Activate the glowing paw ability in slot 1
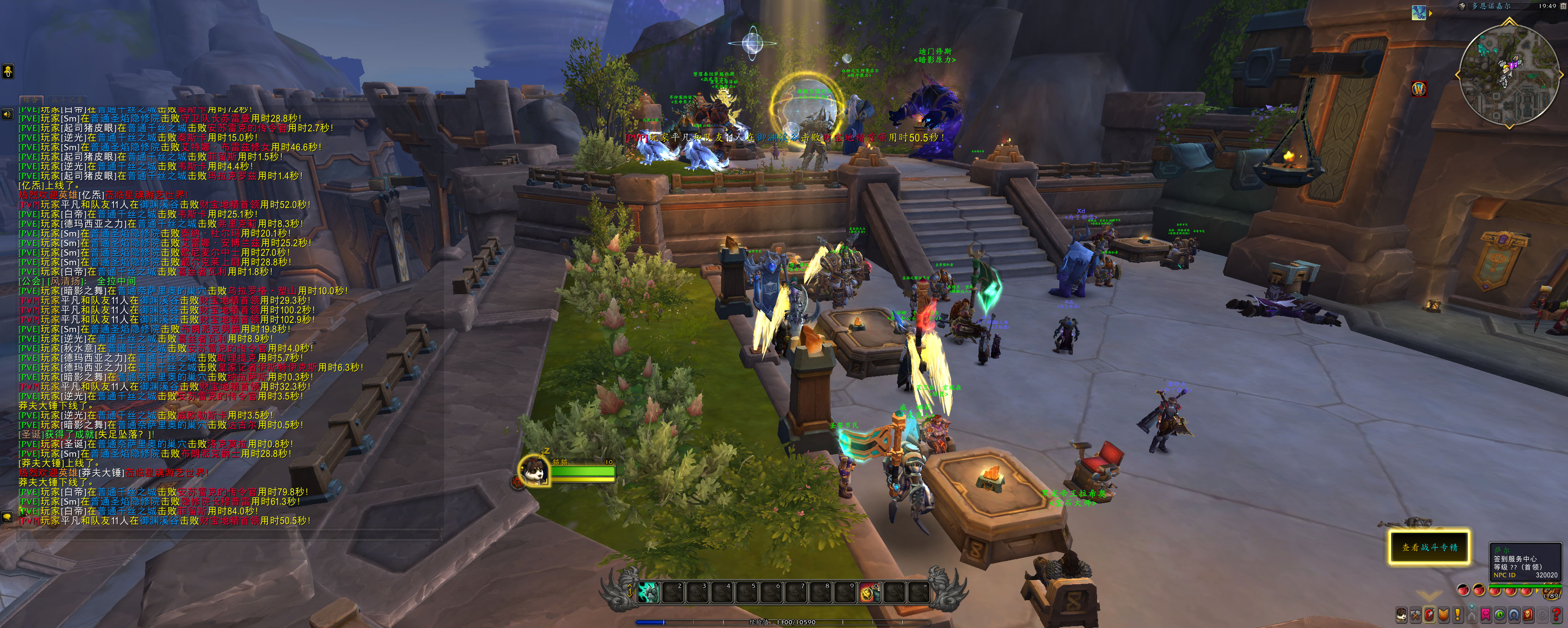Viewport: 1568px width, 628px height. [x=648, y=592]
